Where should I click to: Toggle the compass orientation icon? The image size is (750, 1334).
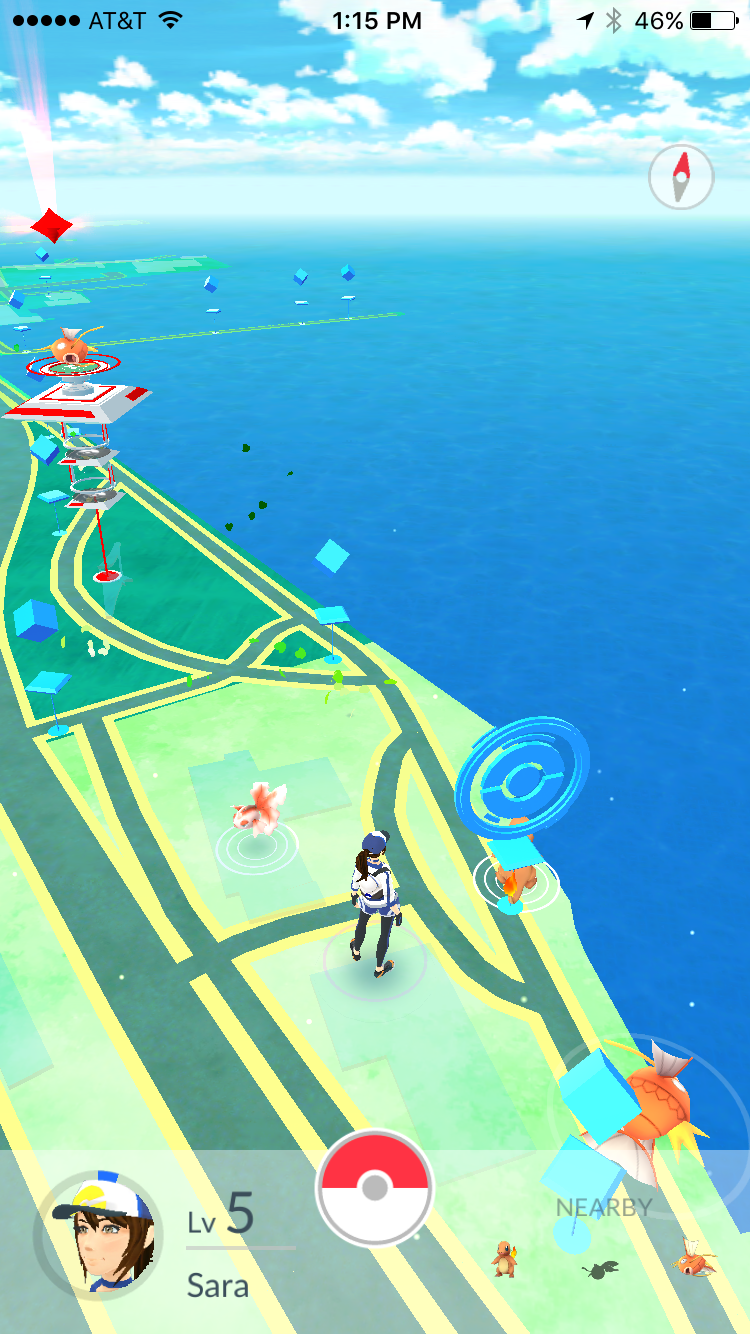tap(681, 178)
